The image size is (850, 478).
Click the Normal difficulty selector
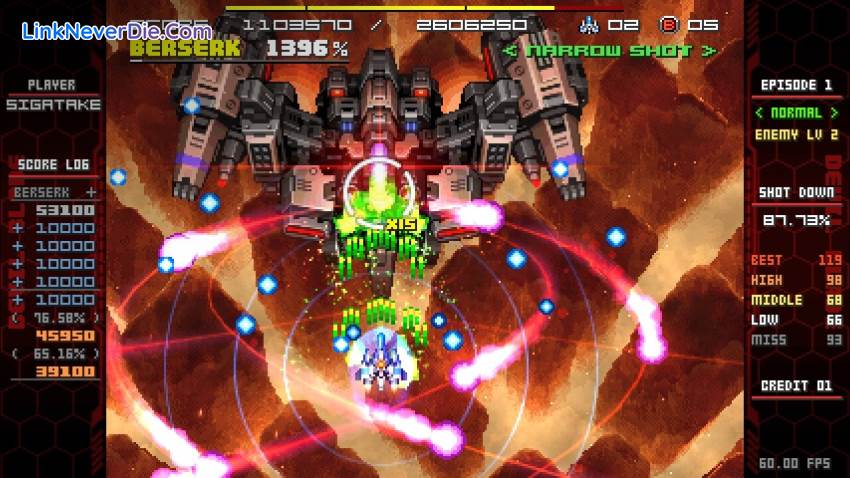point(796,113)
